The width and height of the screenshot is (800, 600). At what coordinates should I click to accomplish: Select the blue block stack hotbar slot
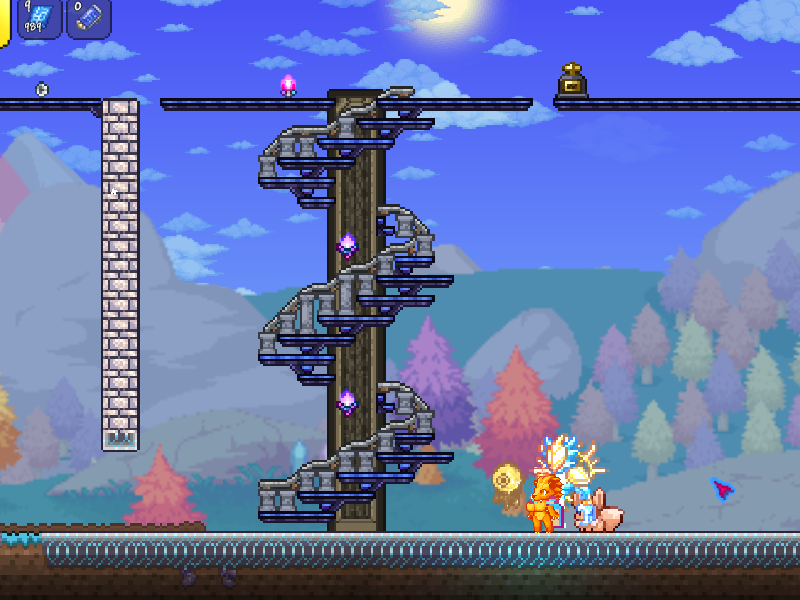39,18
